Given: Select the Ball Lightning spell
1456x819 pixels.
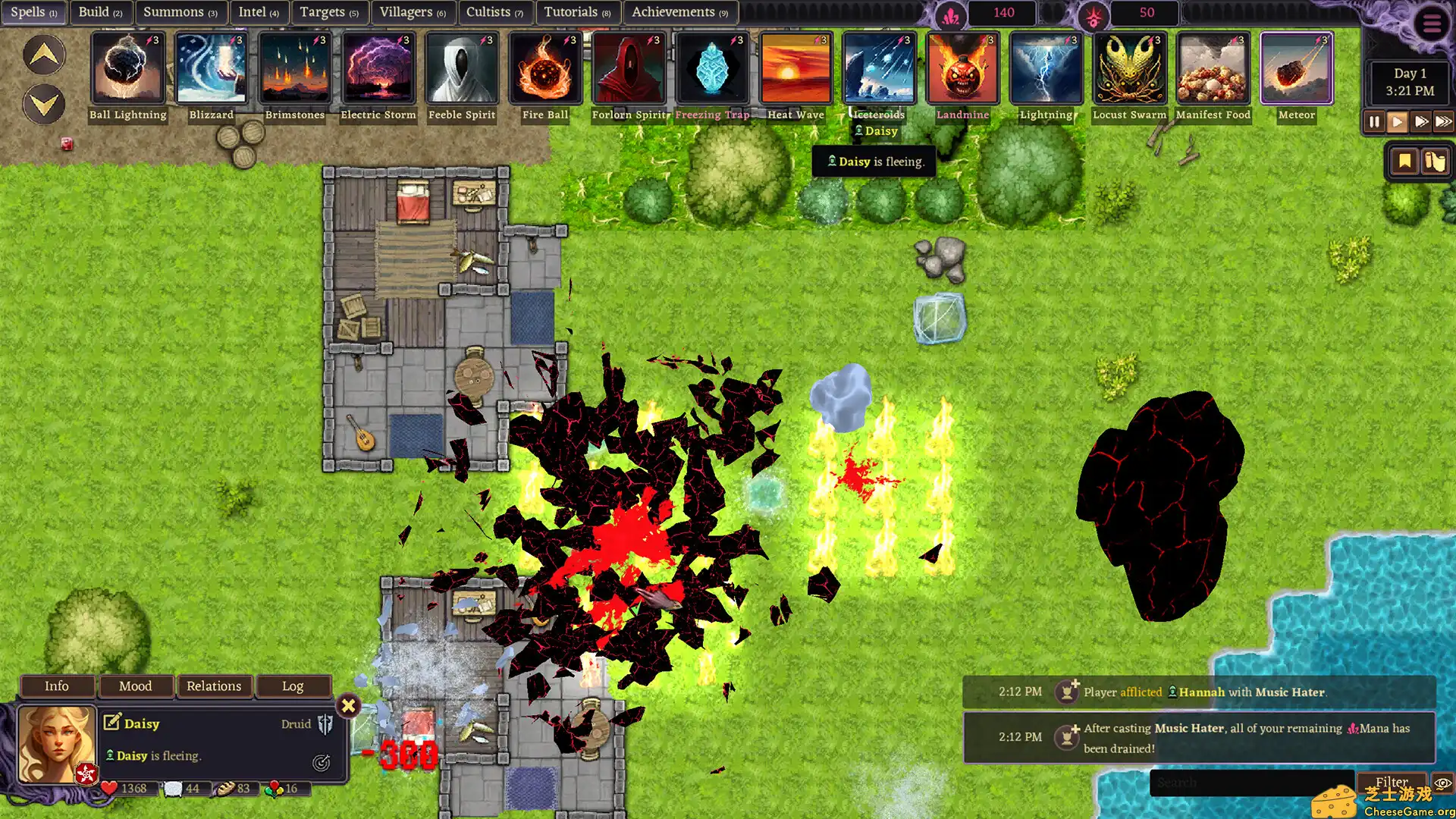Looking at the screenshot, I should tap(127, 68).
